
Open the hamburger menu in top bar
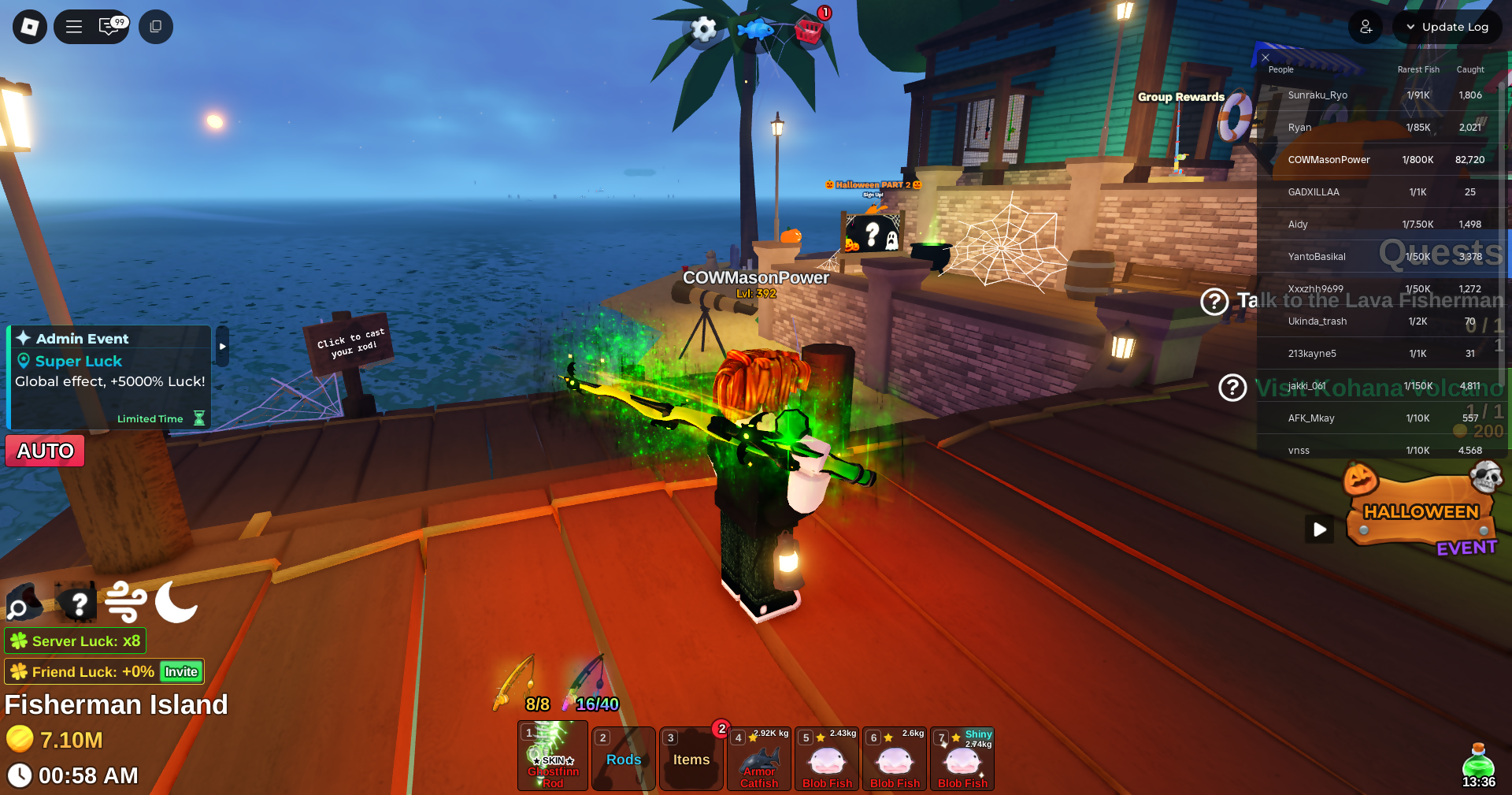coord(74,27)
